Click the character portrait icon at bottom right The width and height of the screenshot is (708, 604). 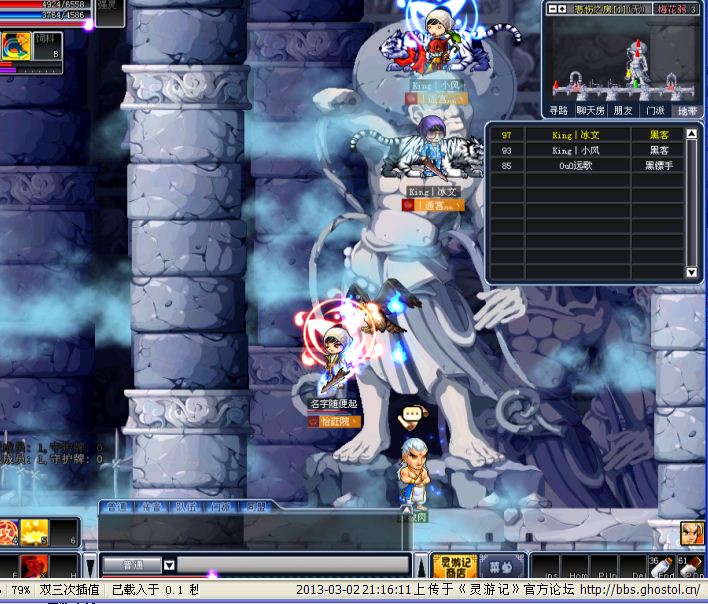[x=691, y=533]
